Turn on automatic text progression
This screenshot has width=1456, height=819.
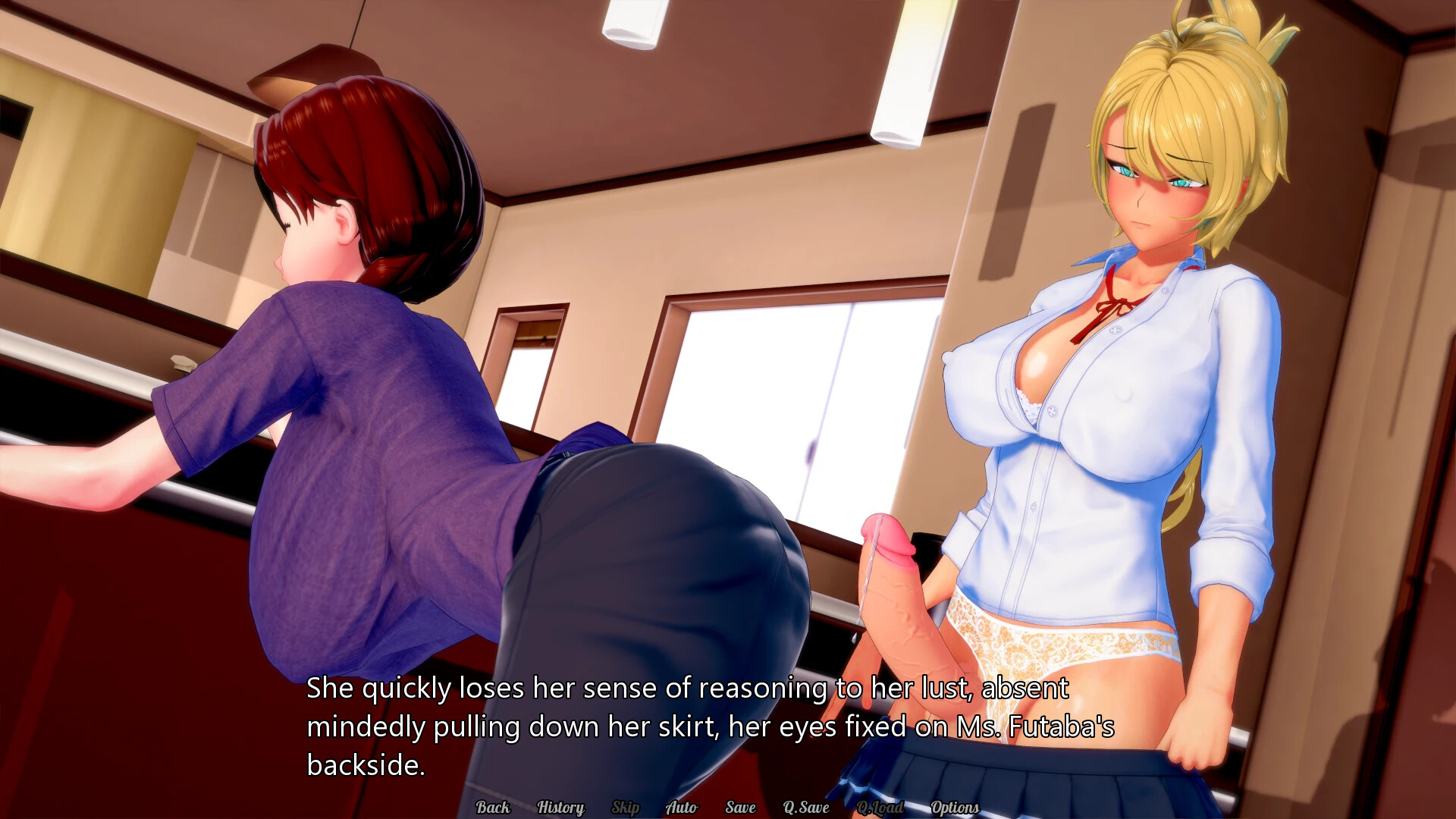coord(681,808)
